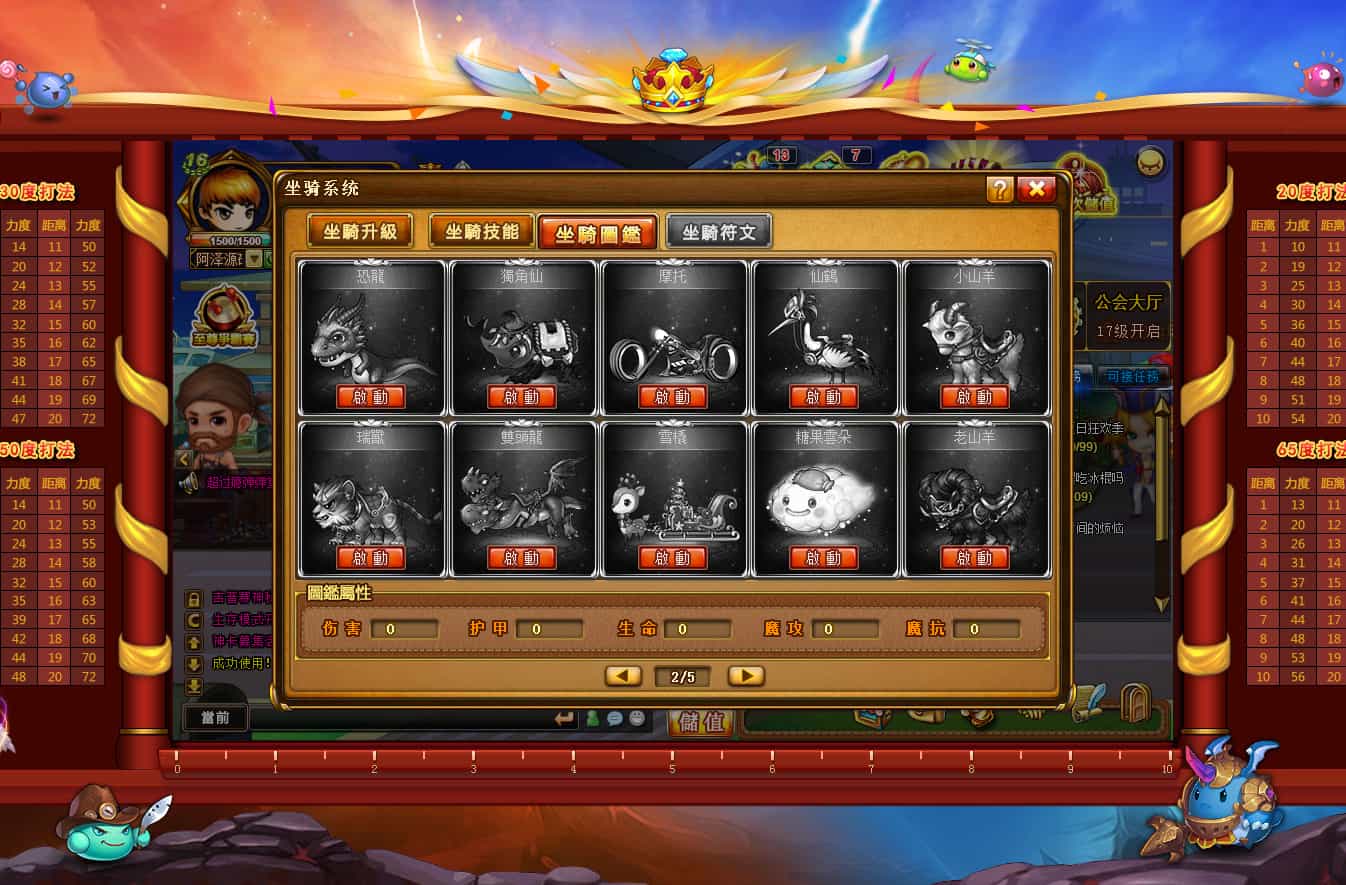Activate the 瑞獸 mount
The width and height of the screenshot is (1346, 885).
[x=371, y=558]
